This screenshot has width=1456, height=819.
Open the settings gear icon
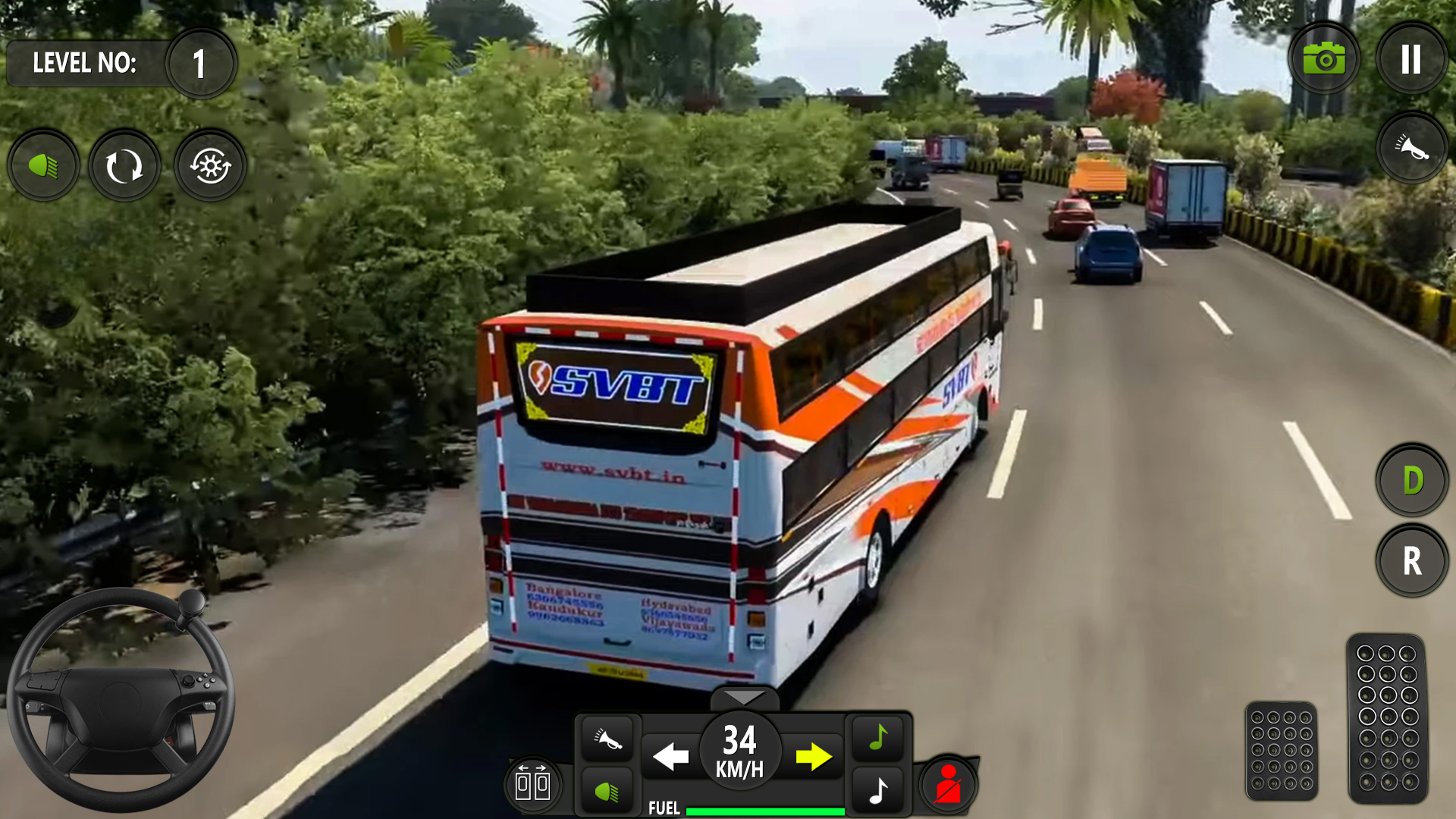pyautogui.click(x=210, y=165)
